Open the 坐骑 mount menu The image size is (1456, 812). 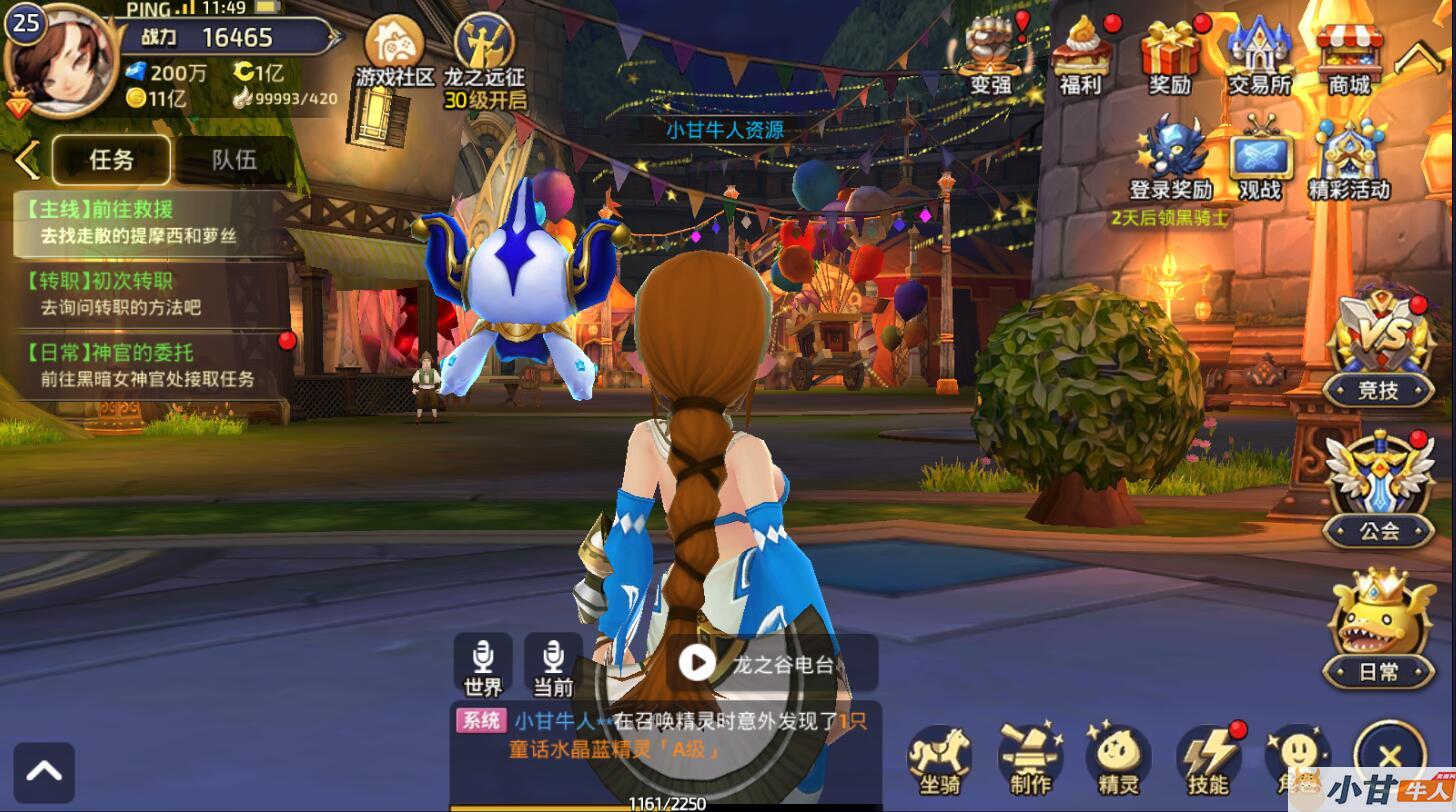(x=940, y=758)
